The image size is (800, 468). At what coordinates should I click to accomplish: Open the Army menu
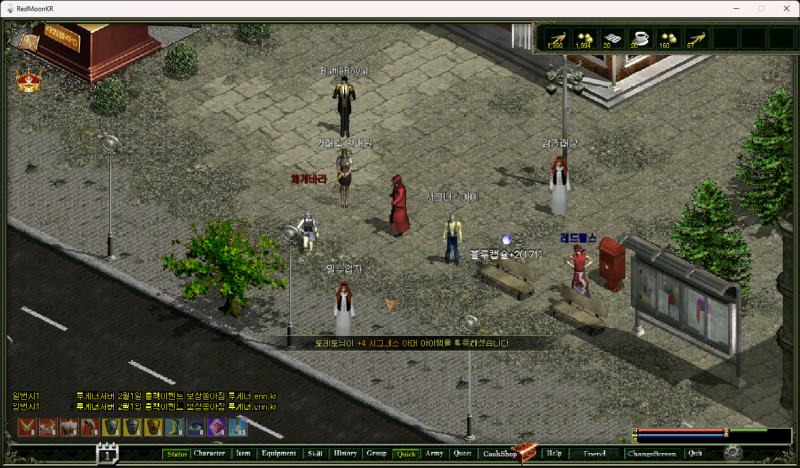pyautogui.click(x=434, y=453)
